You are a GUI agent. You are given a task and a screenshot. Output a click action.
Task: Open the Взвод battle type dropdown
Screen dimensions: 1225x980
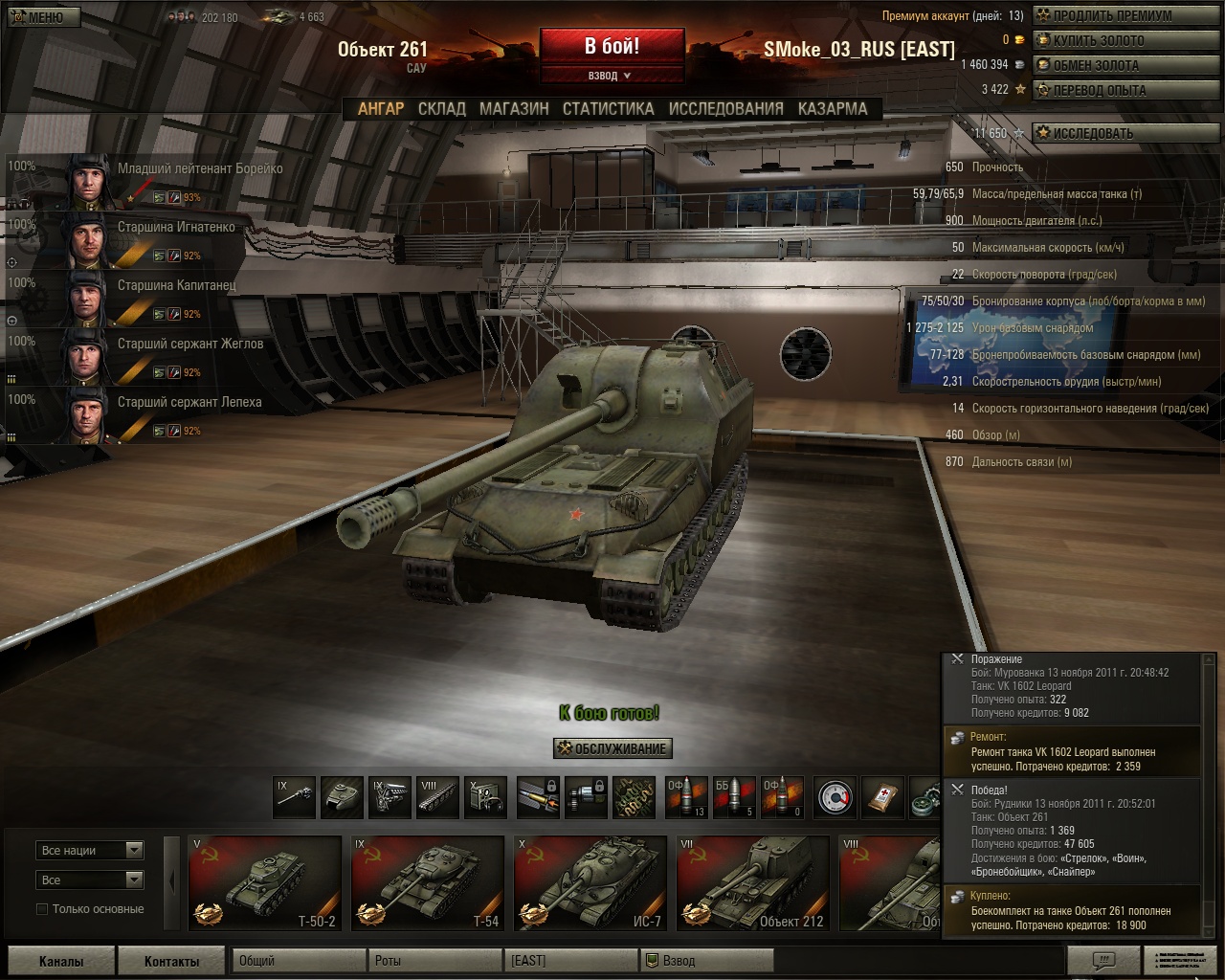coord(611,76)
